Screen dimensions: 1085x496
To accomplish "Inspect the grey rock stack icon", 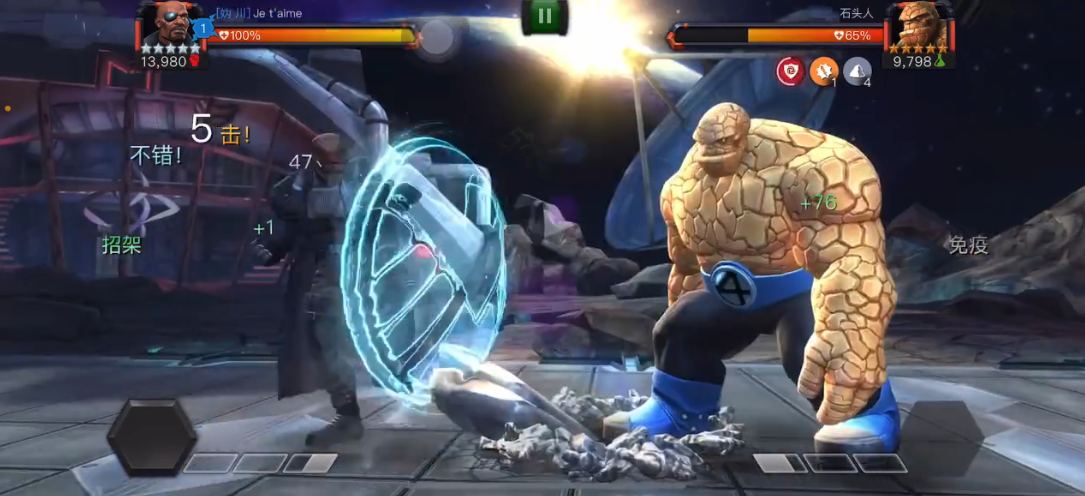I will (856, 71).
